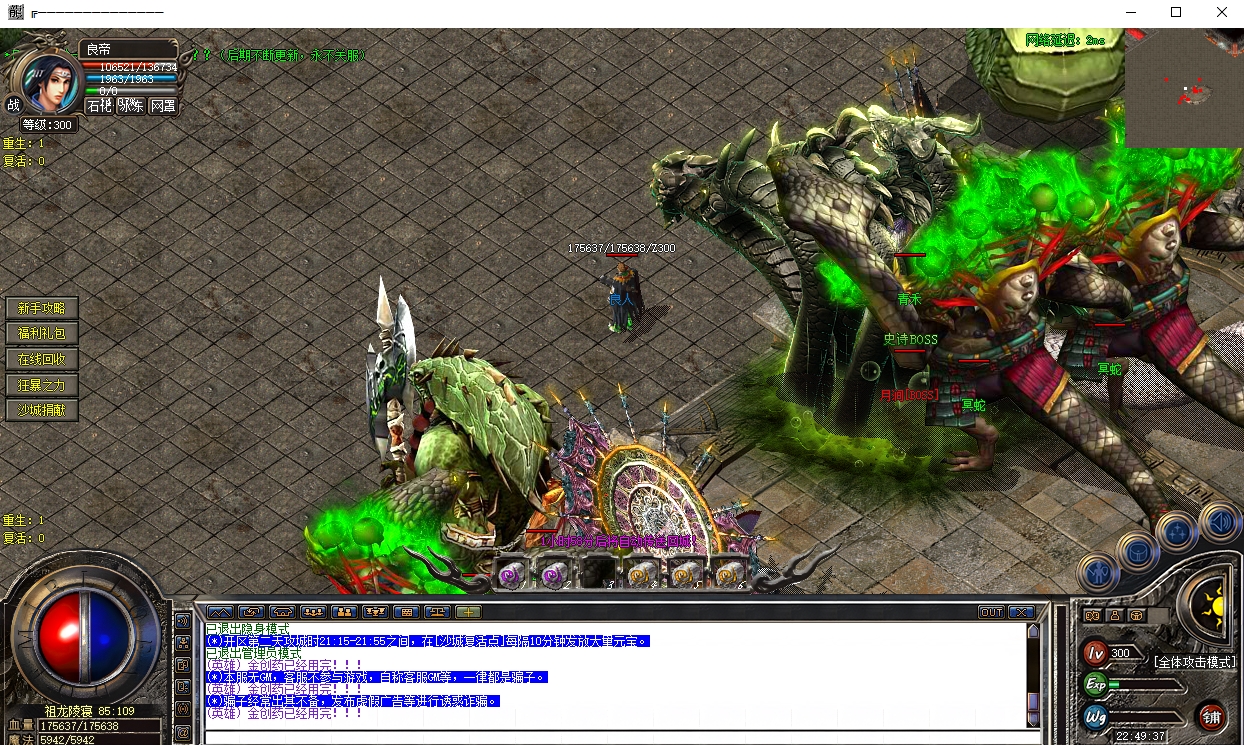The height and width of the screenshot is (745, 1244).
Task: Switch the 全体攻击模式 attack mode label
Action: pyautogui.click(x=1194, y=662)
